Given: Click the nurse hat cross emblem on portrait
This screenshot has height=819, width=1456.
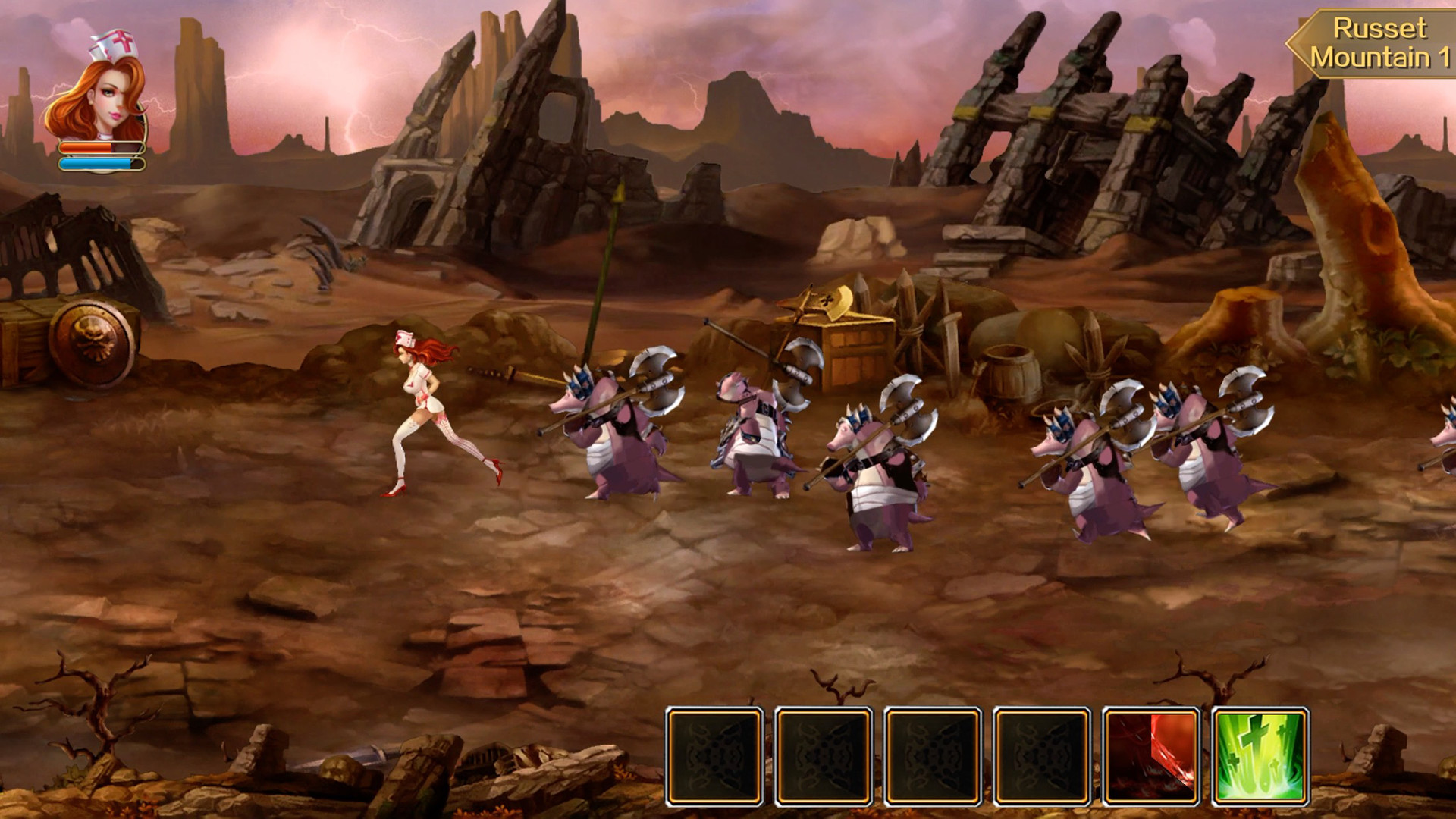Looking at the screenshot, I should (x=125, y=42).
